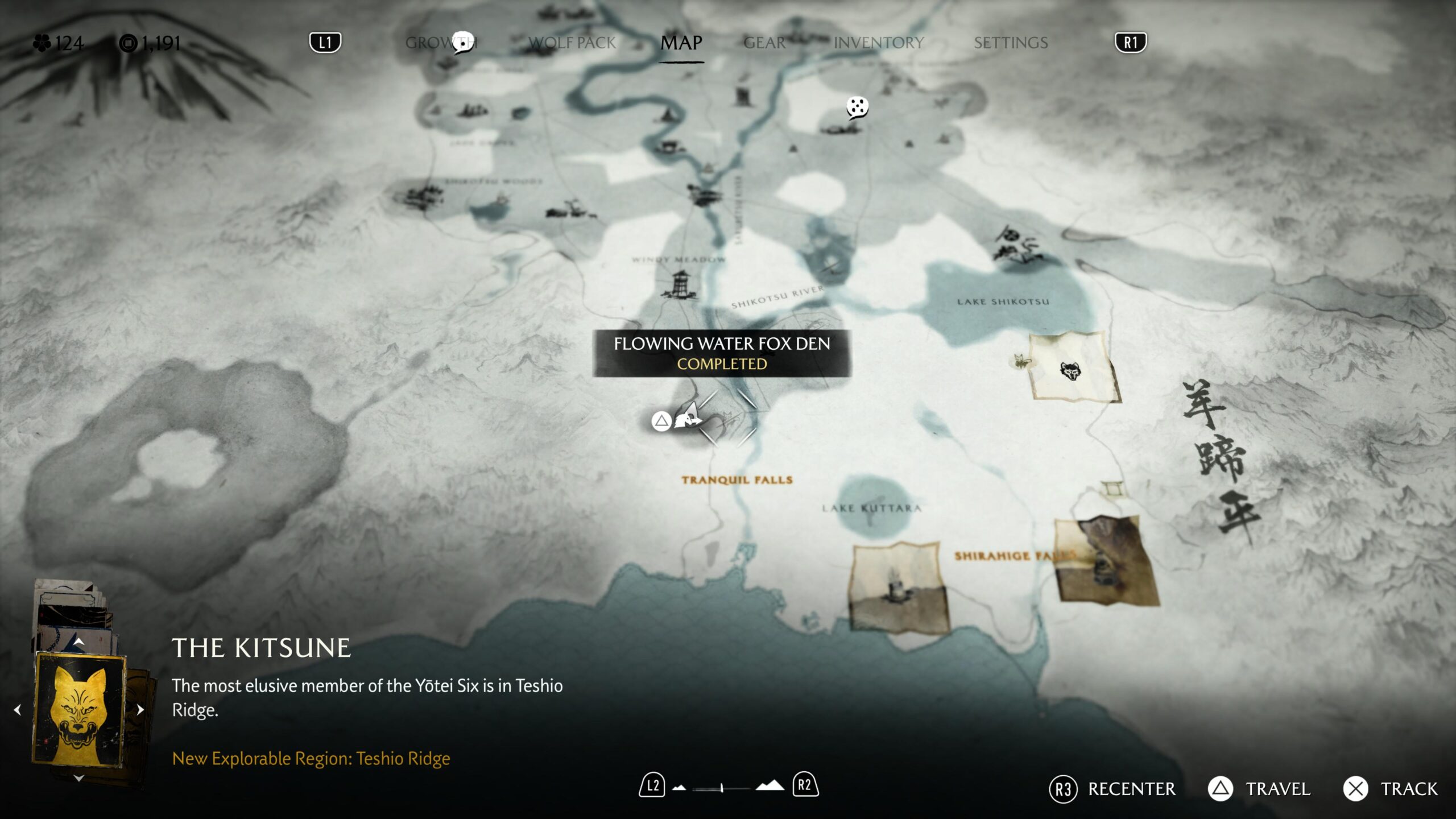The width and height of the screenshot is (1456, 819).
Task: Show the next quest card with right arrow
Action: (x=140, y=710)
